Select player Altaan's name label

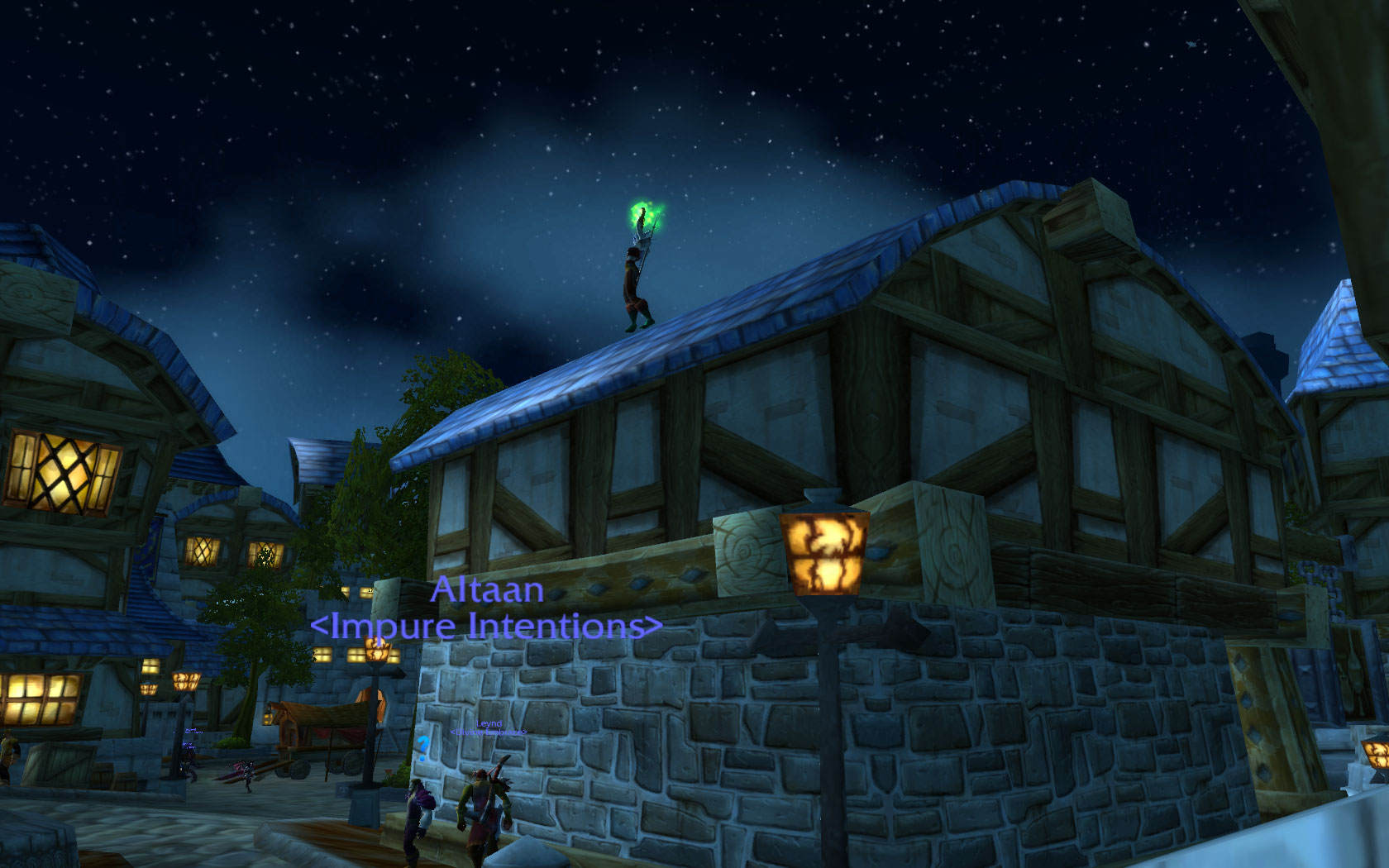487,589
